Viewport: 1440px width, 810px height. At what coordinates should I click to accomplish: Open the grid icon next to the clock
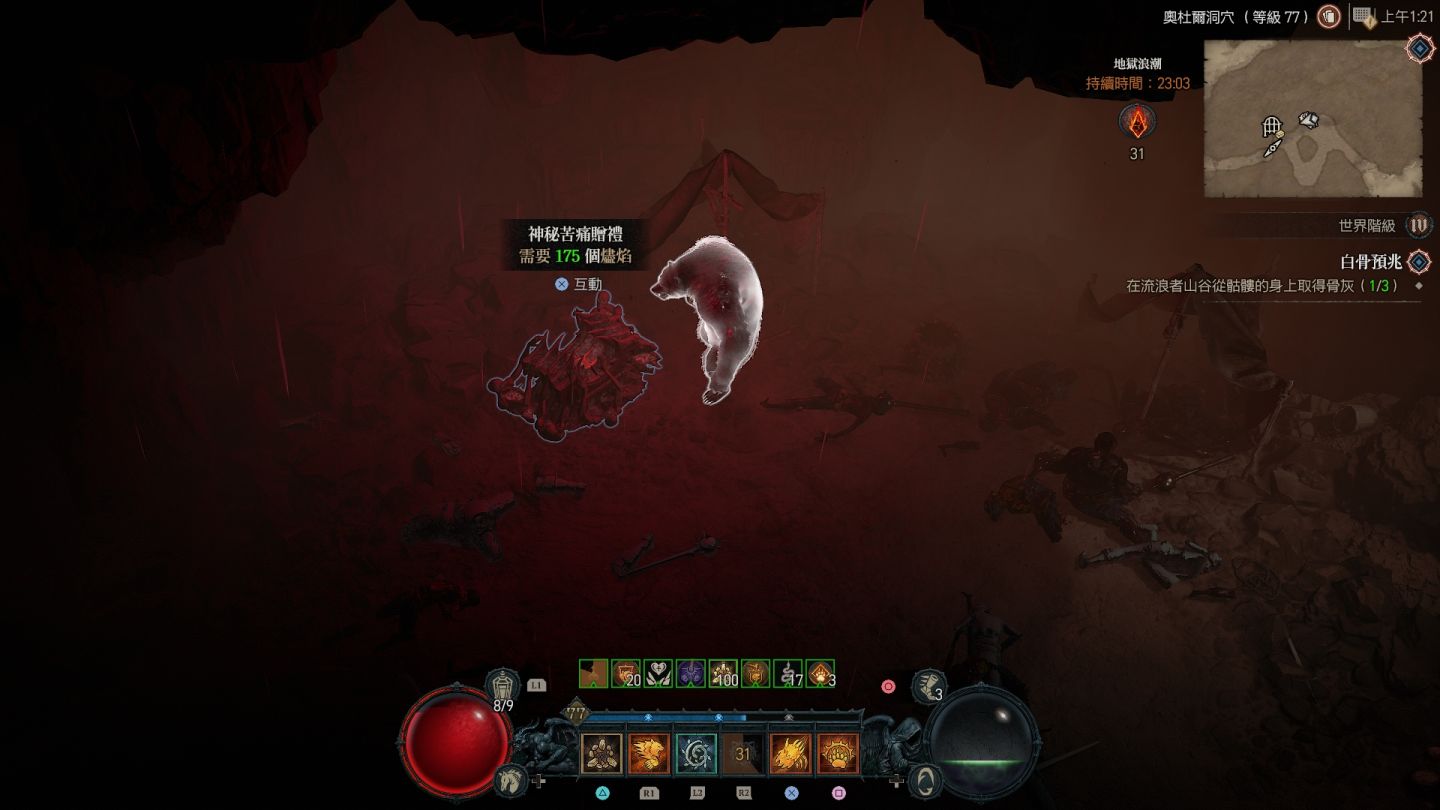1363,16
